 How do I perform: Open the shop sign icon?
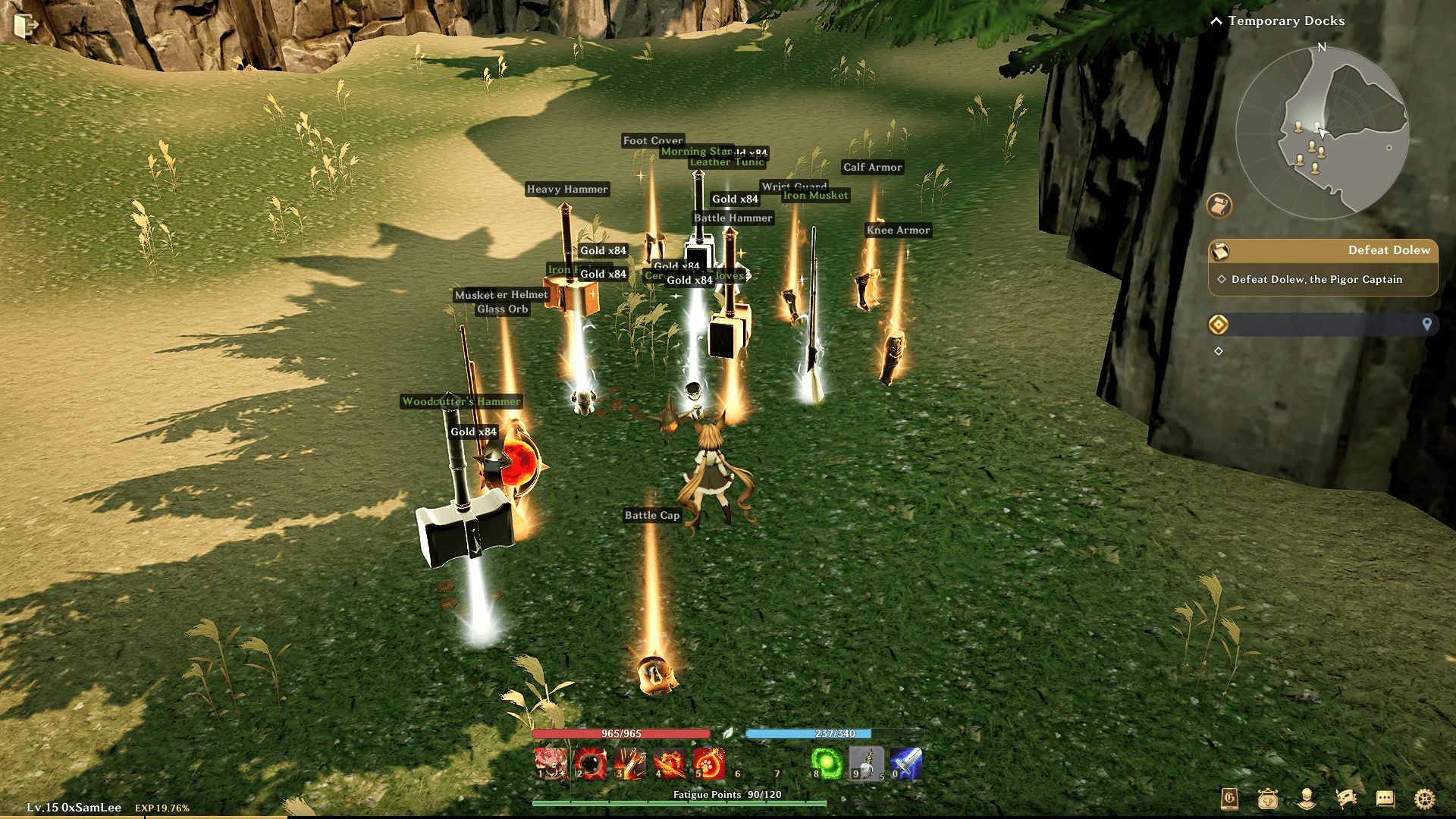tap(1268, 799)
